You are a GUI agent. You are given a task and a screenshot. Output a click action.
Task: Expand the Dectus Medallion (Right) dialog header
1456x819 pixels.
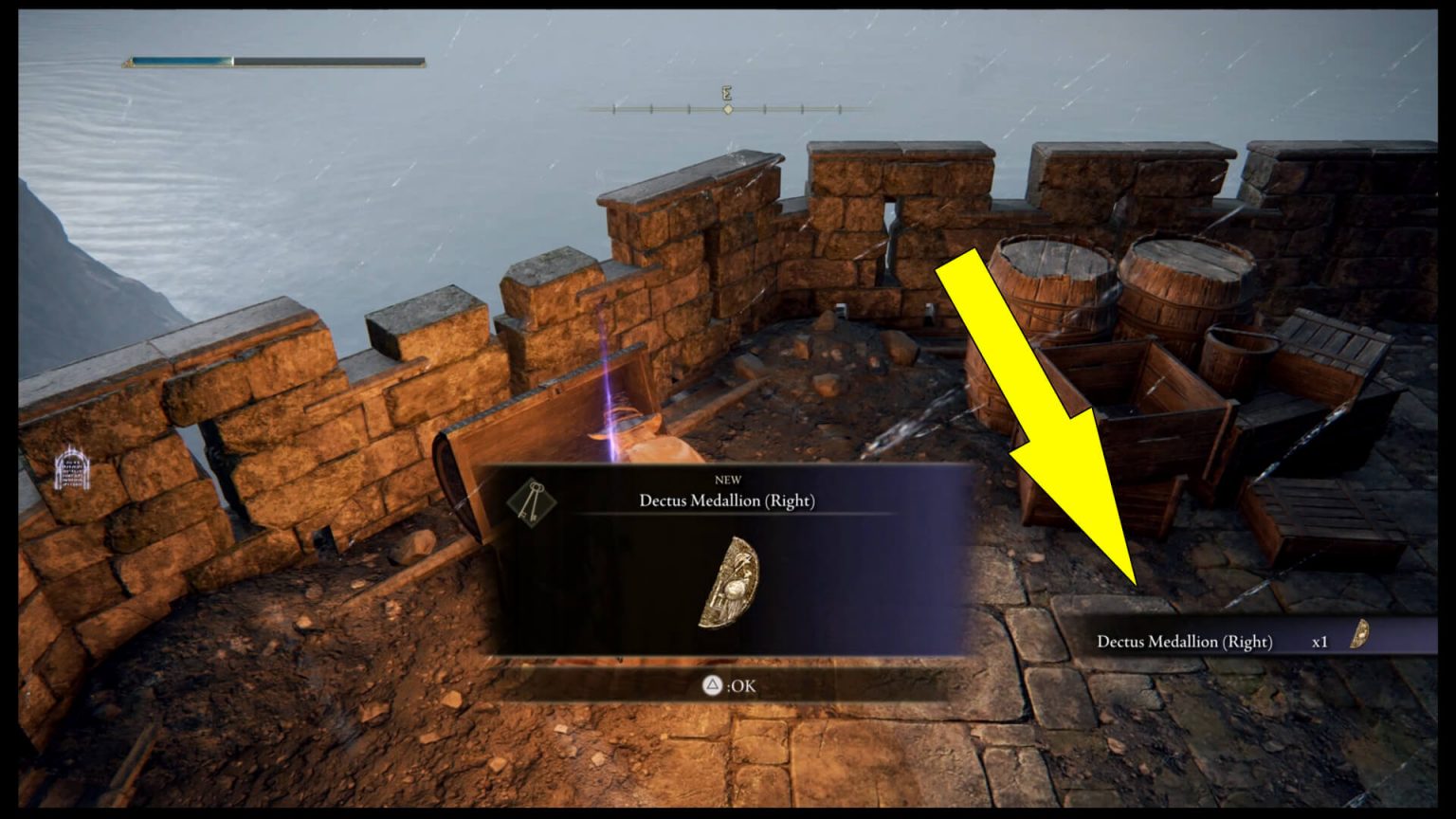point(728,500)
